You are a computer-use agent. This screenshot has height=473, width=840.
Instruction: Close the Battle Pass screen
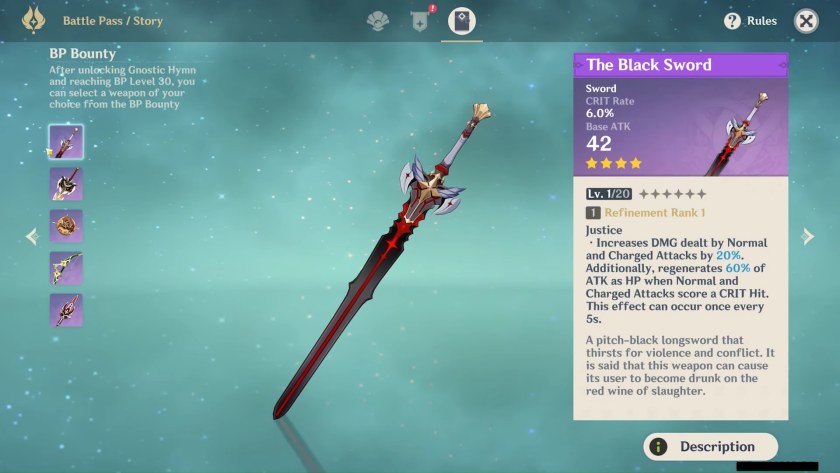806,21
